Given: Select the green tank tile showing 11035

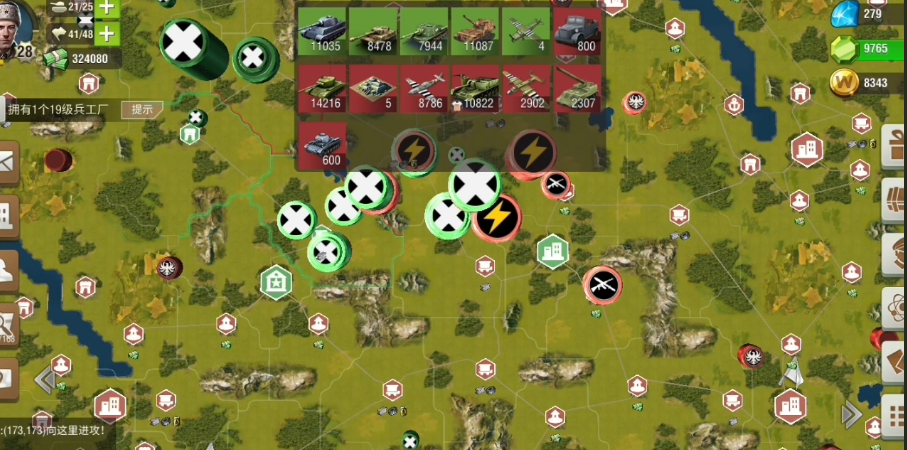Looking at the screenshot, I should click(322, 31).
